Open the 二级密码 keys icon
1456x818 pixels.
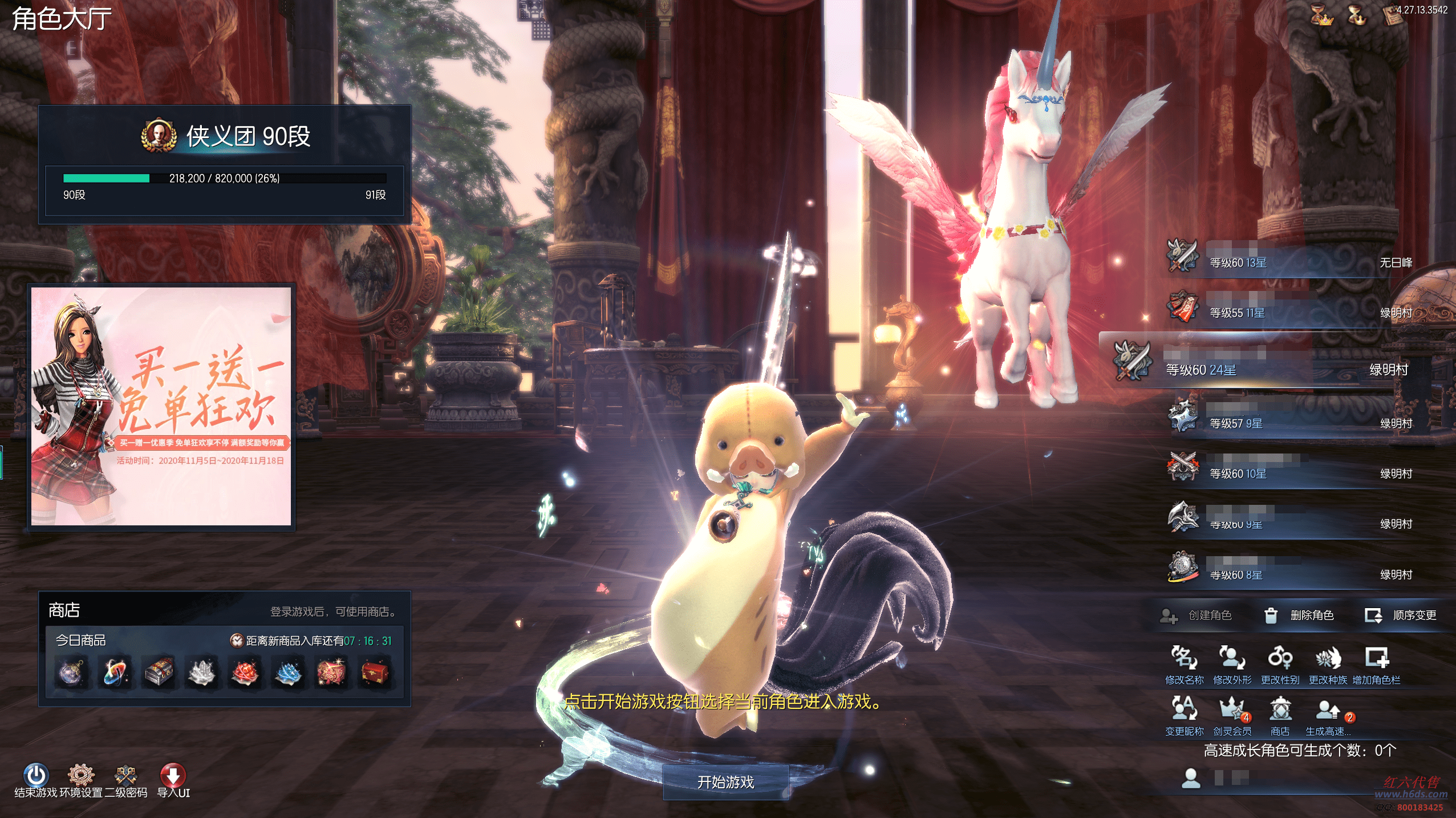pyautogui.click(x=125, y=775)
